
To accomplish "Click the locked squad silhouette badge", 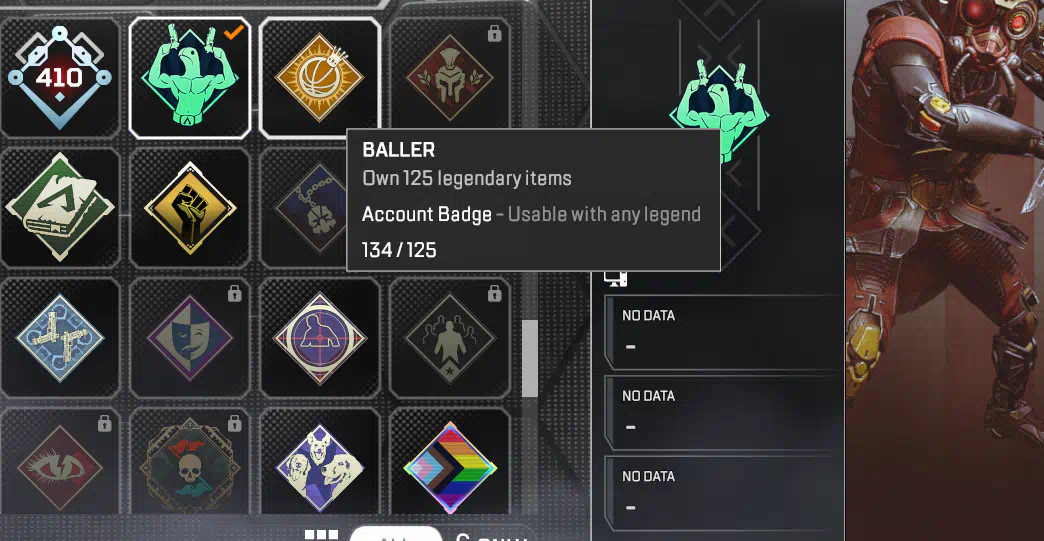I will point(448,338).
